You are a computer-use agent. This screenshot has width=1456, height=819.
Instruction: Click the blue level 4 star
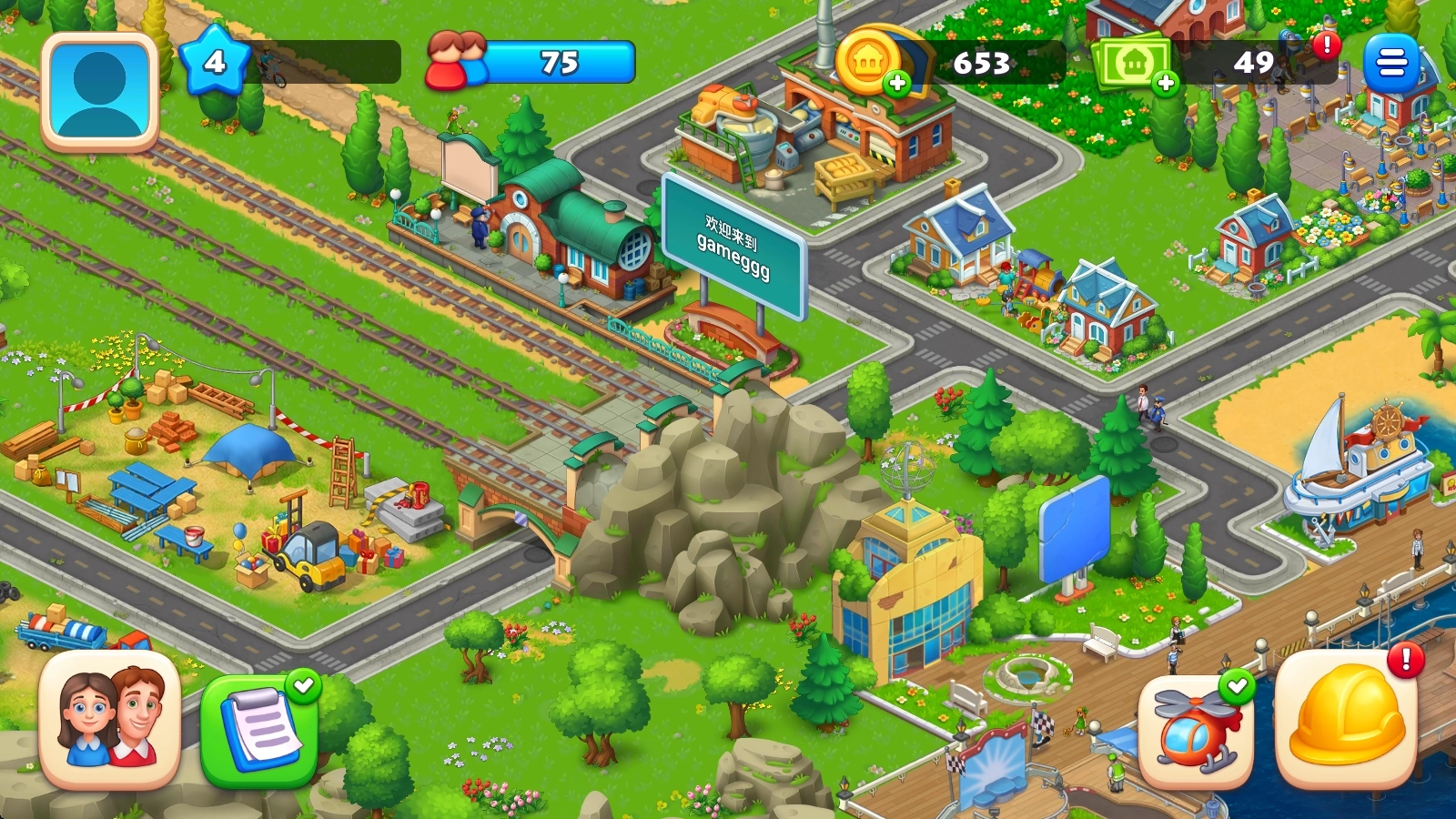[214, 61]
